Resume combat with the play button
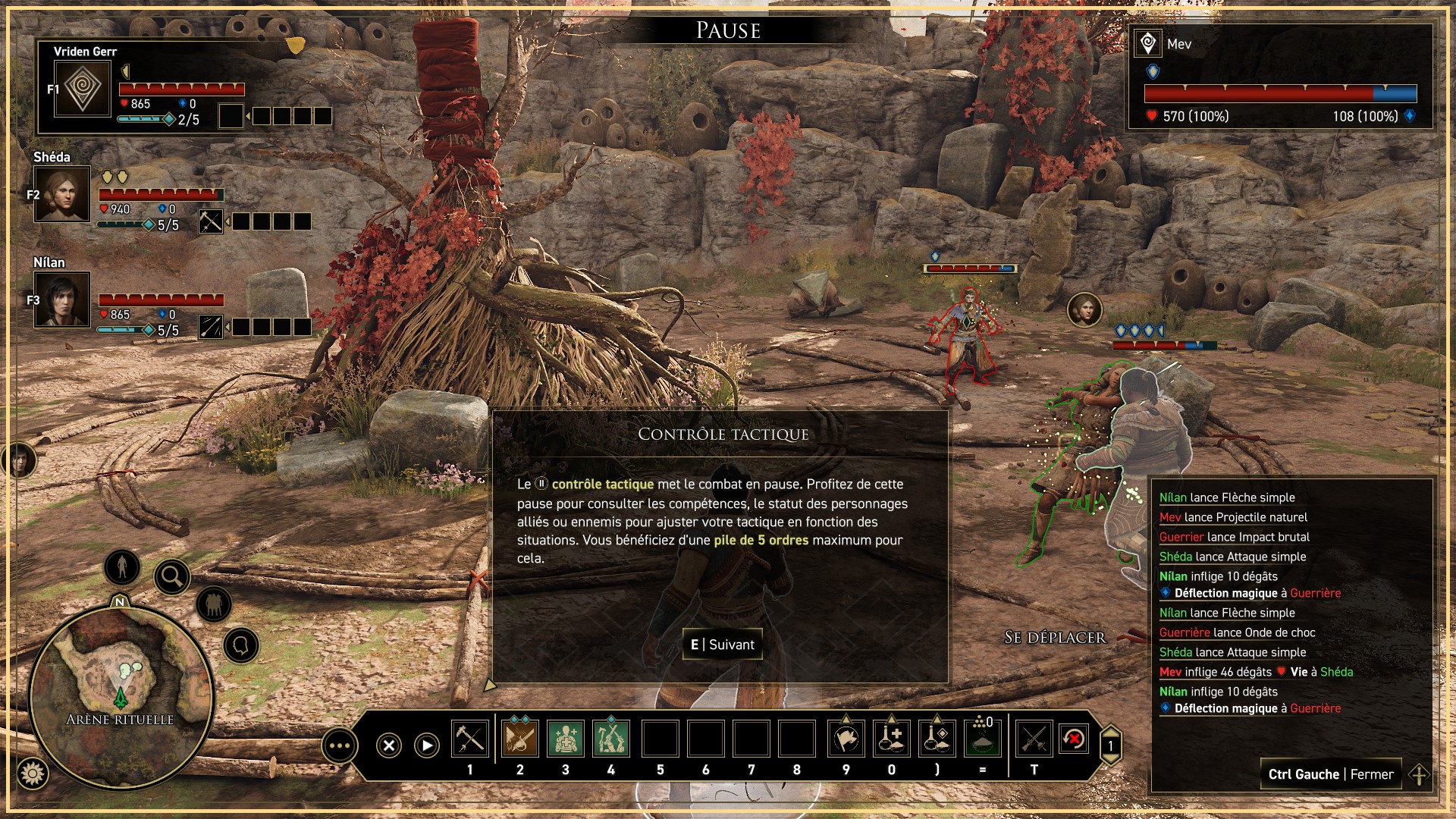The width and height of the screenshot is (1456, 819). pos(427,745)
